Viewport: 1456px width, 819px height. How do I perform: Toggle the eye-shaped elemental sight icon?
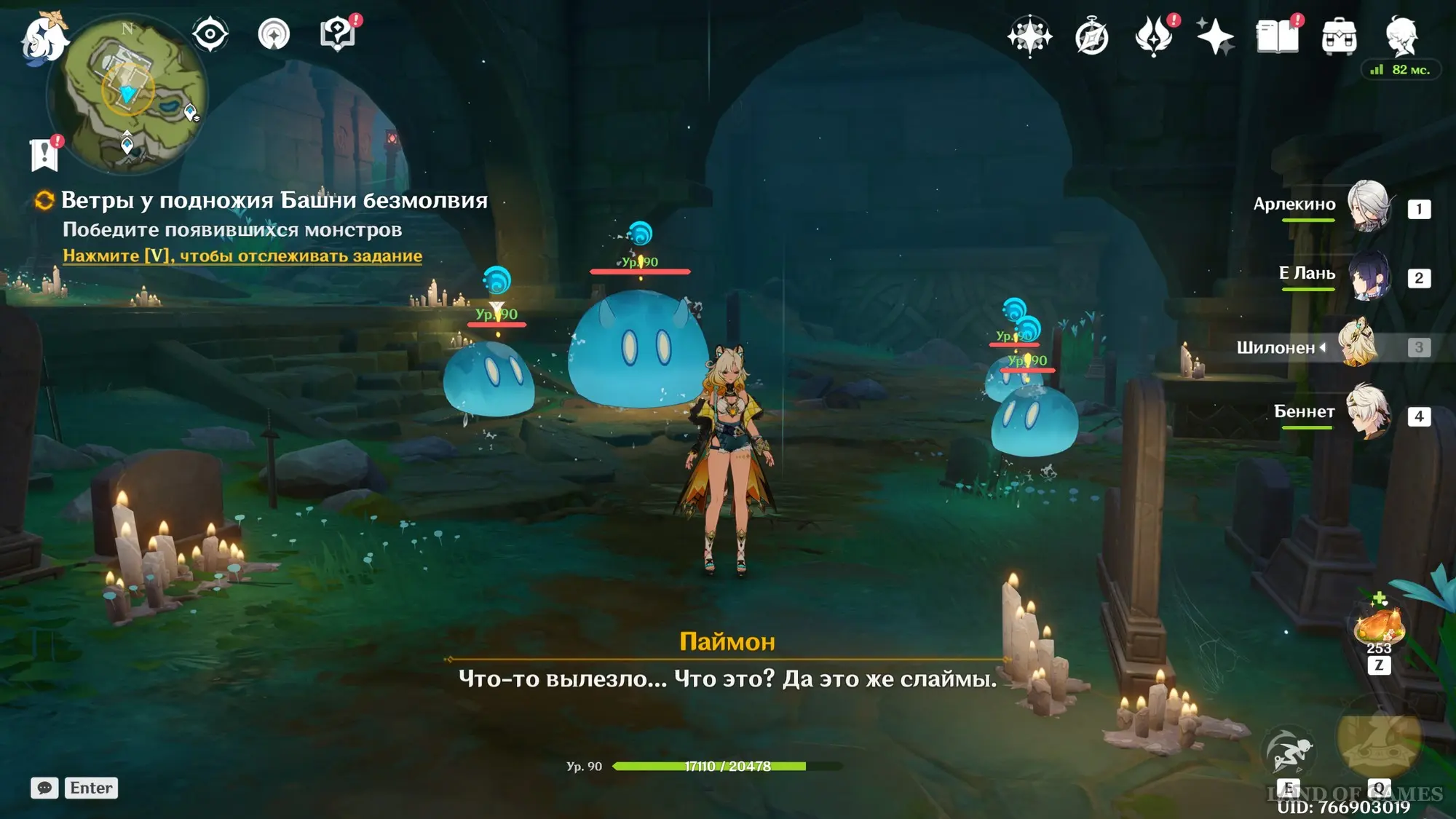click(x=210, y=34)
